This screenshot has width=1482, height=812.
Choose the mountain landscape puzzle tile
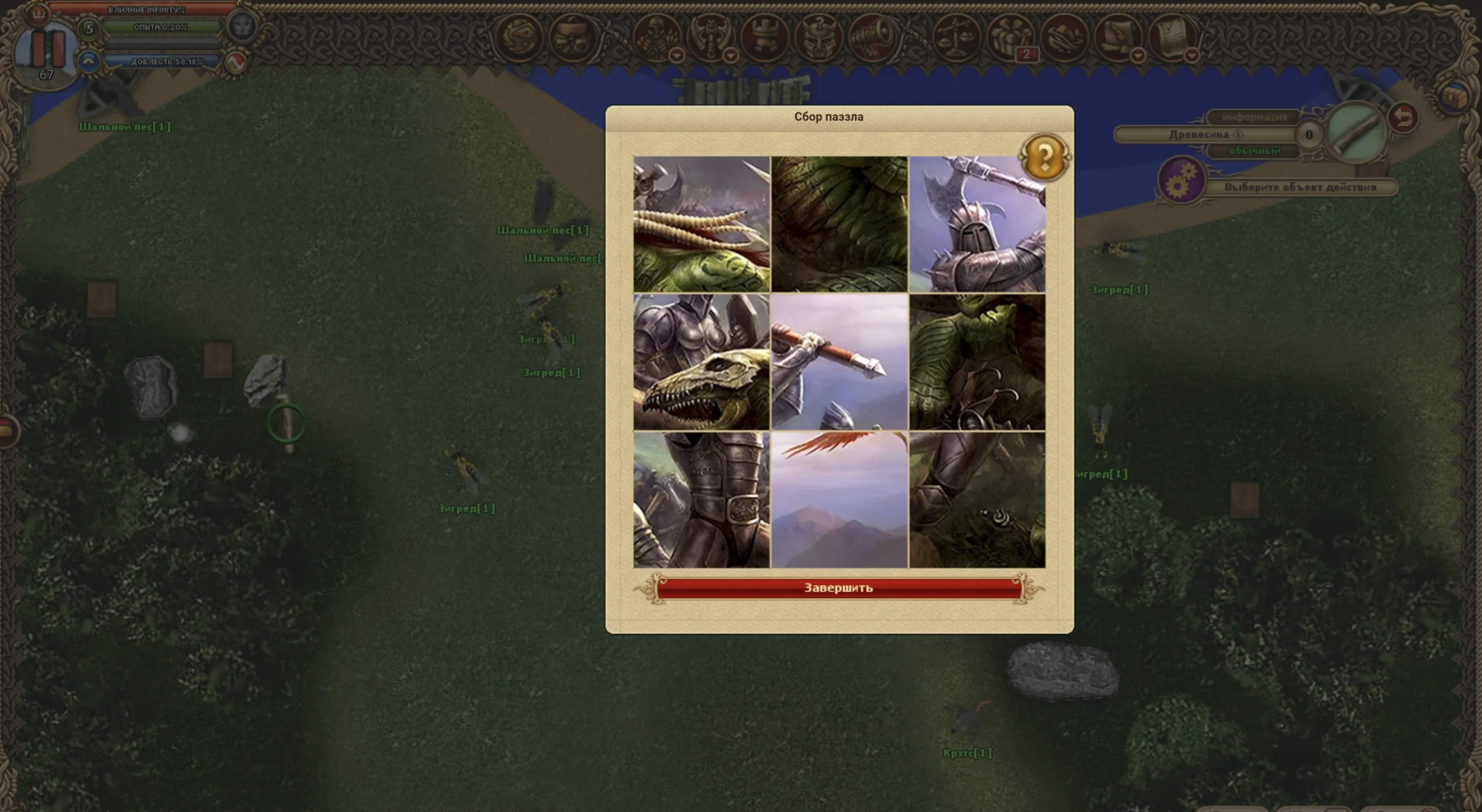click(x=839, y=500)
